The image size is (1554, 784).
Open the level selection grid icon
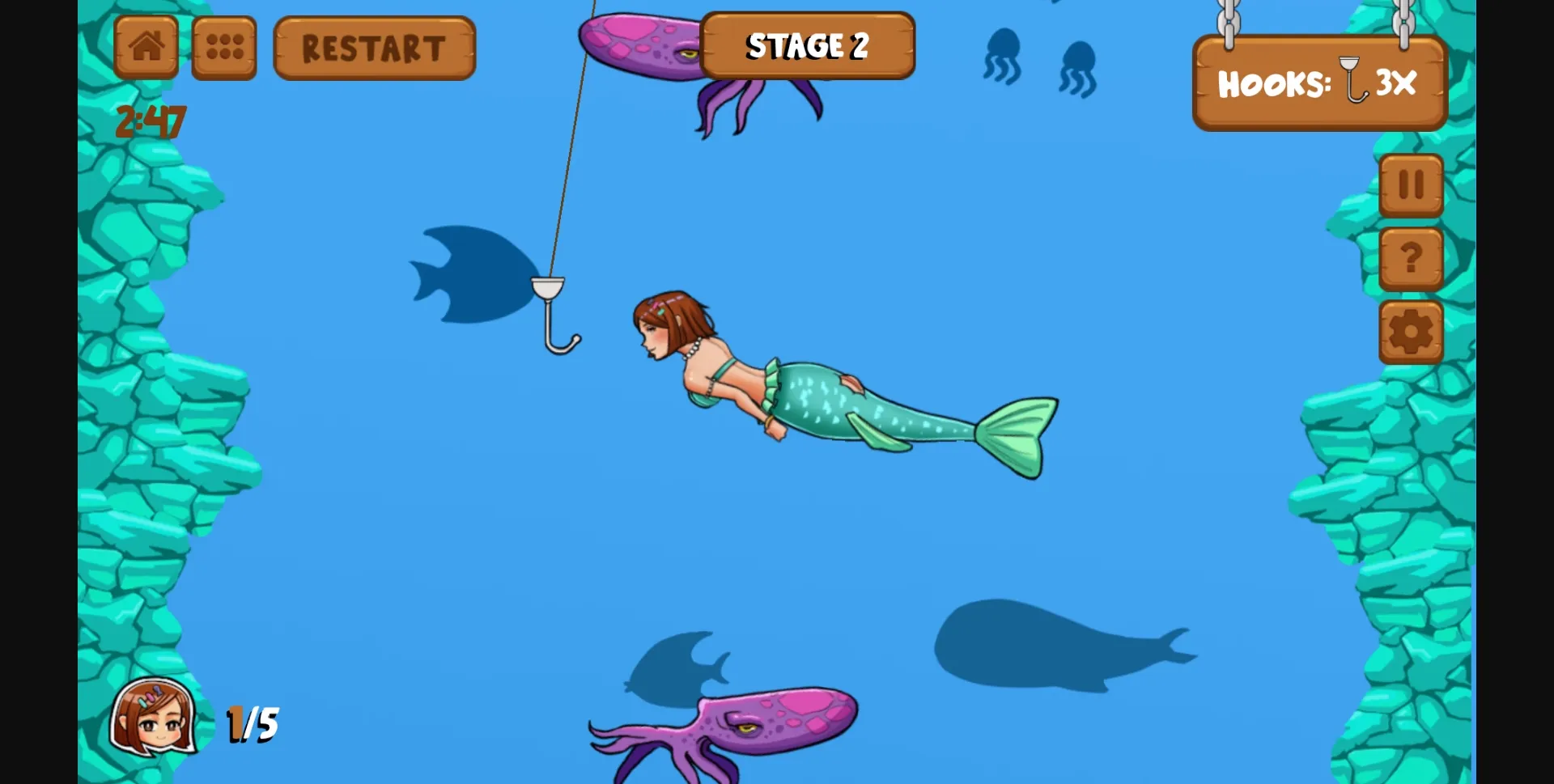coord(223,47)
